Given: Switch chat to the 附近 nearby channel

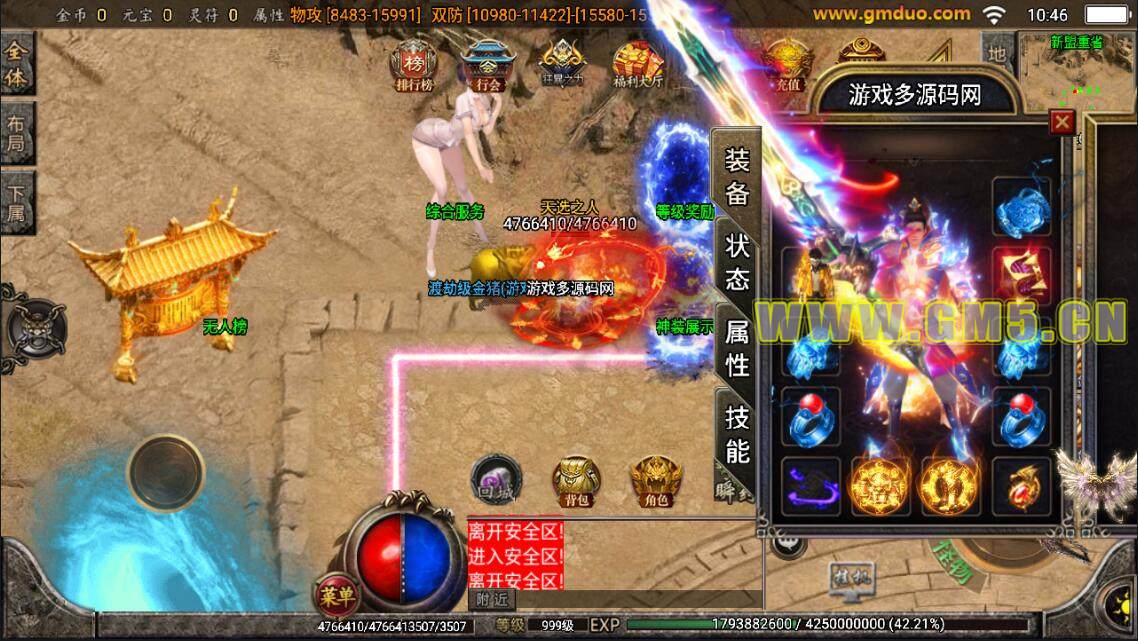Looking at the screenshot, I should point(490,600).
